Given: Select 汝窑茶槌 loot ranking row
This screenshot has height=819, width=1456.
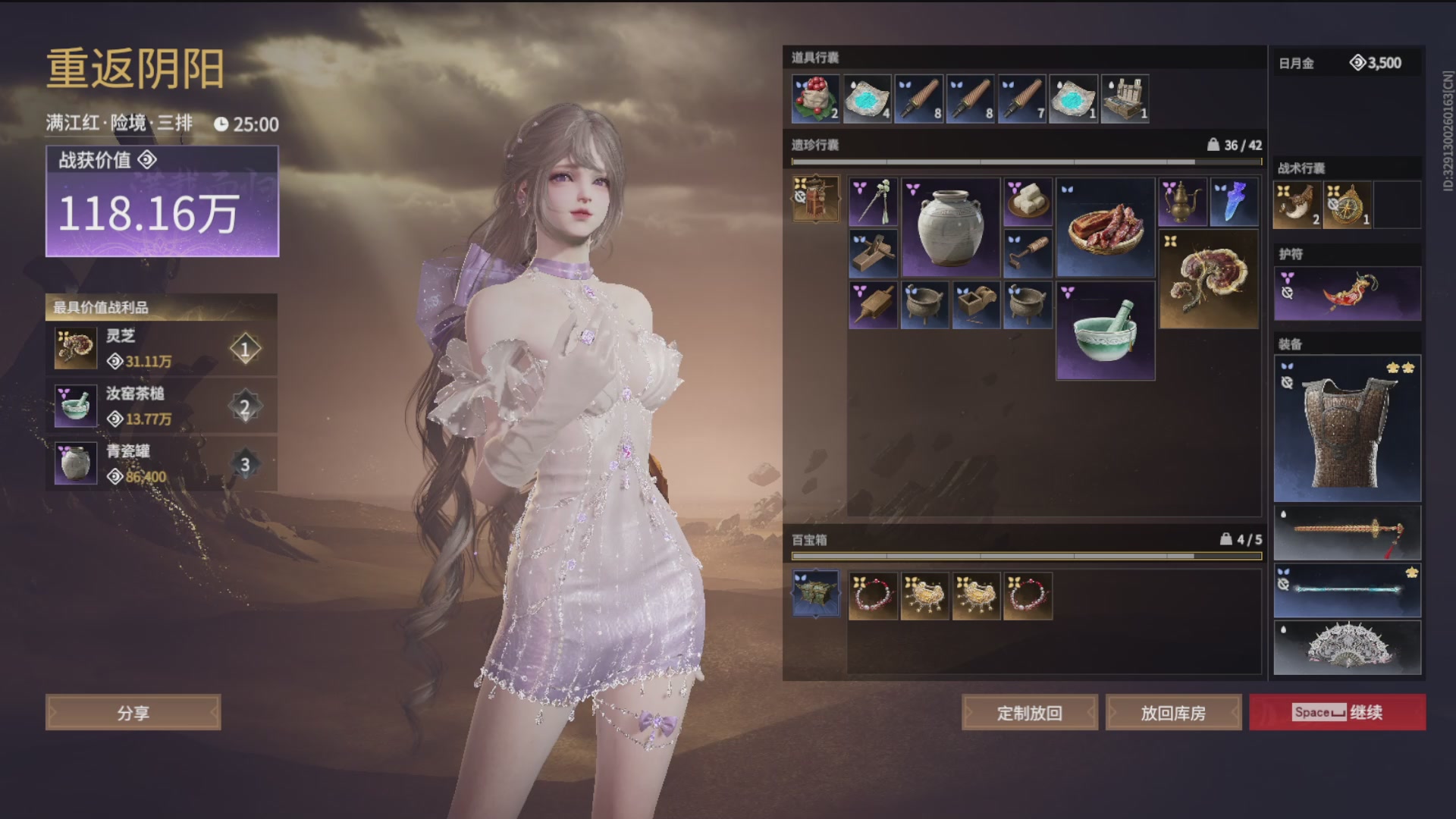Looking at the screenshot, I should pos(161,406).
